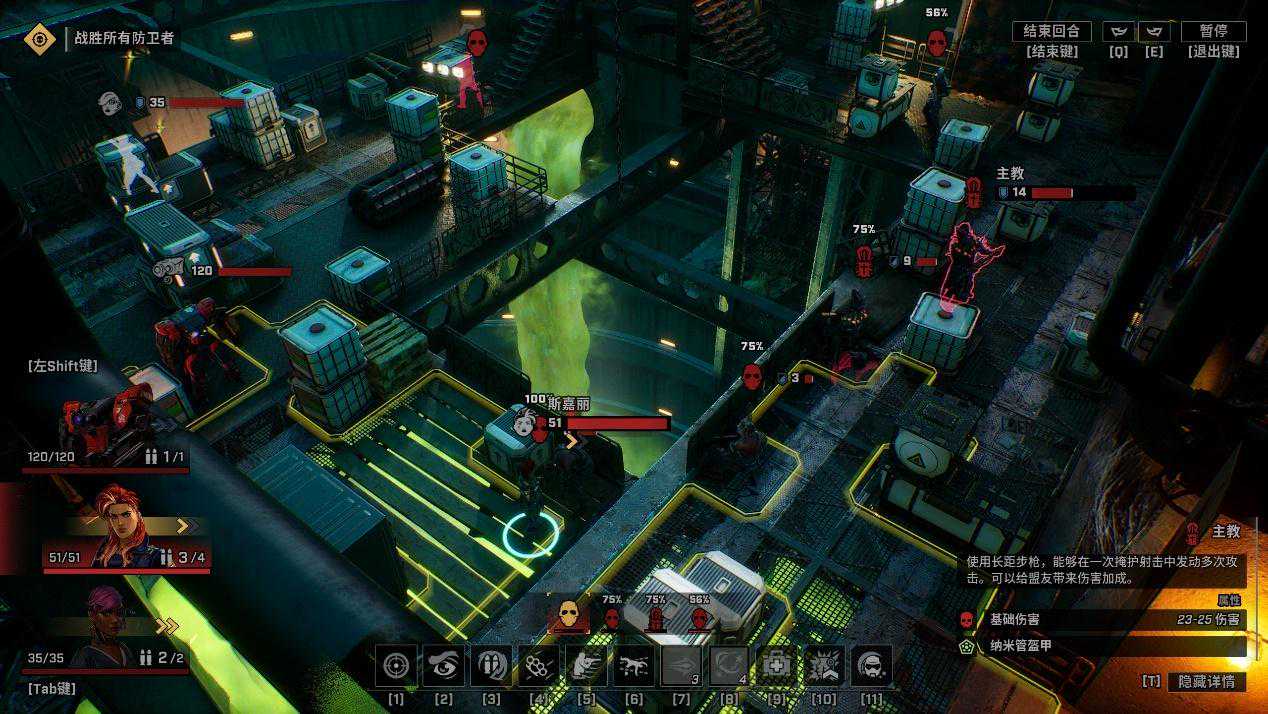Rotate camera left with the Q arrow button

click(x=1119, y=32)
